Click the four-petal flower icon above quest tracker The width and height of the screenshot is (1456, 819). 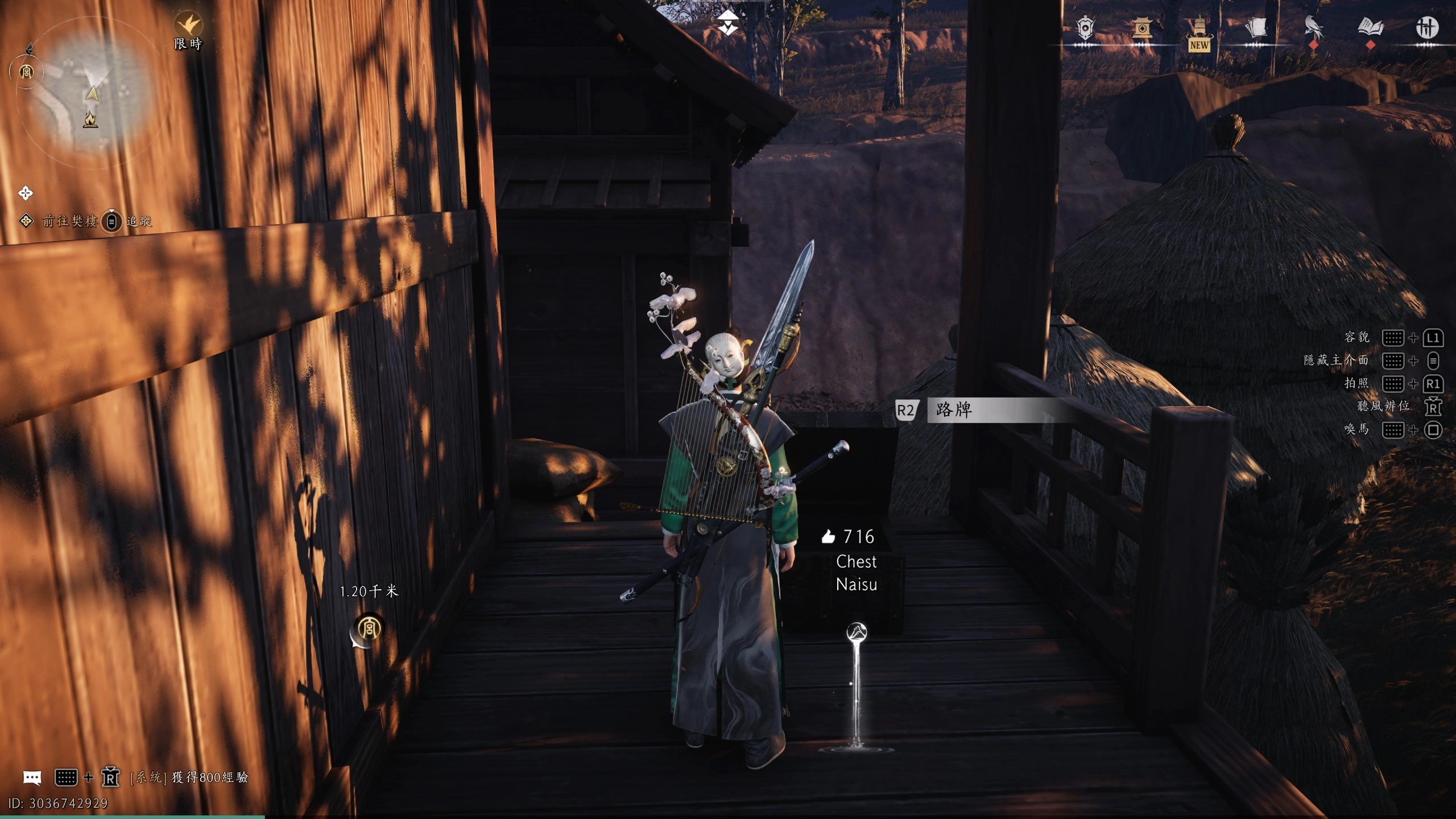point(26,193)
